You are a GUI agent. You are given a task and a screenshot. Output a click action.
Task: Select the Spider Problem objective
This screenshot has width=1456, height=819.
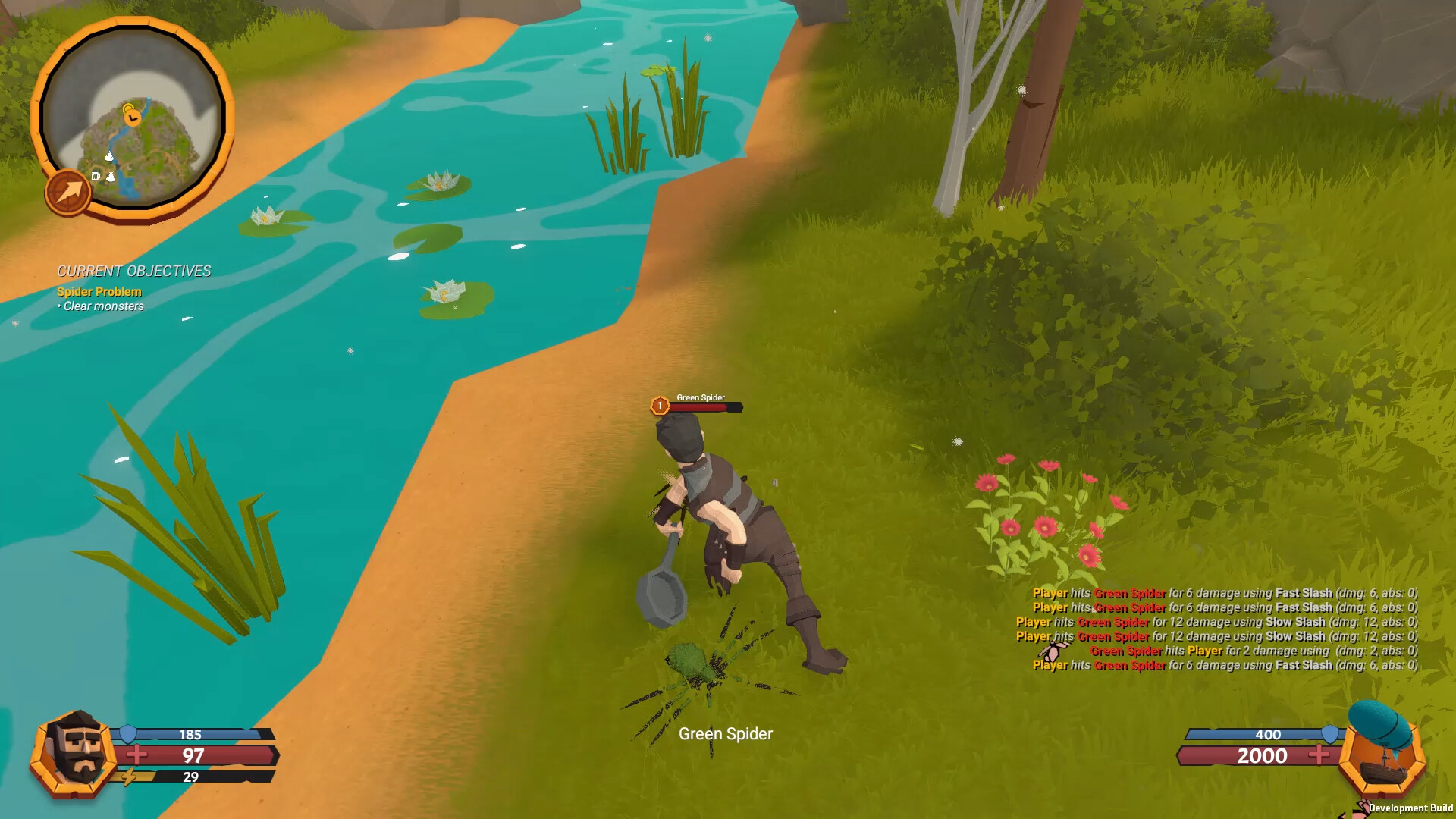click(98, 291)
